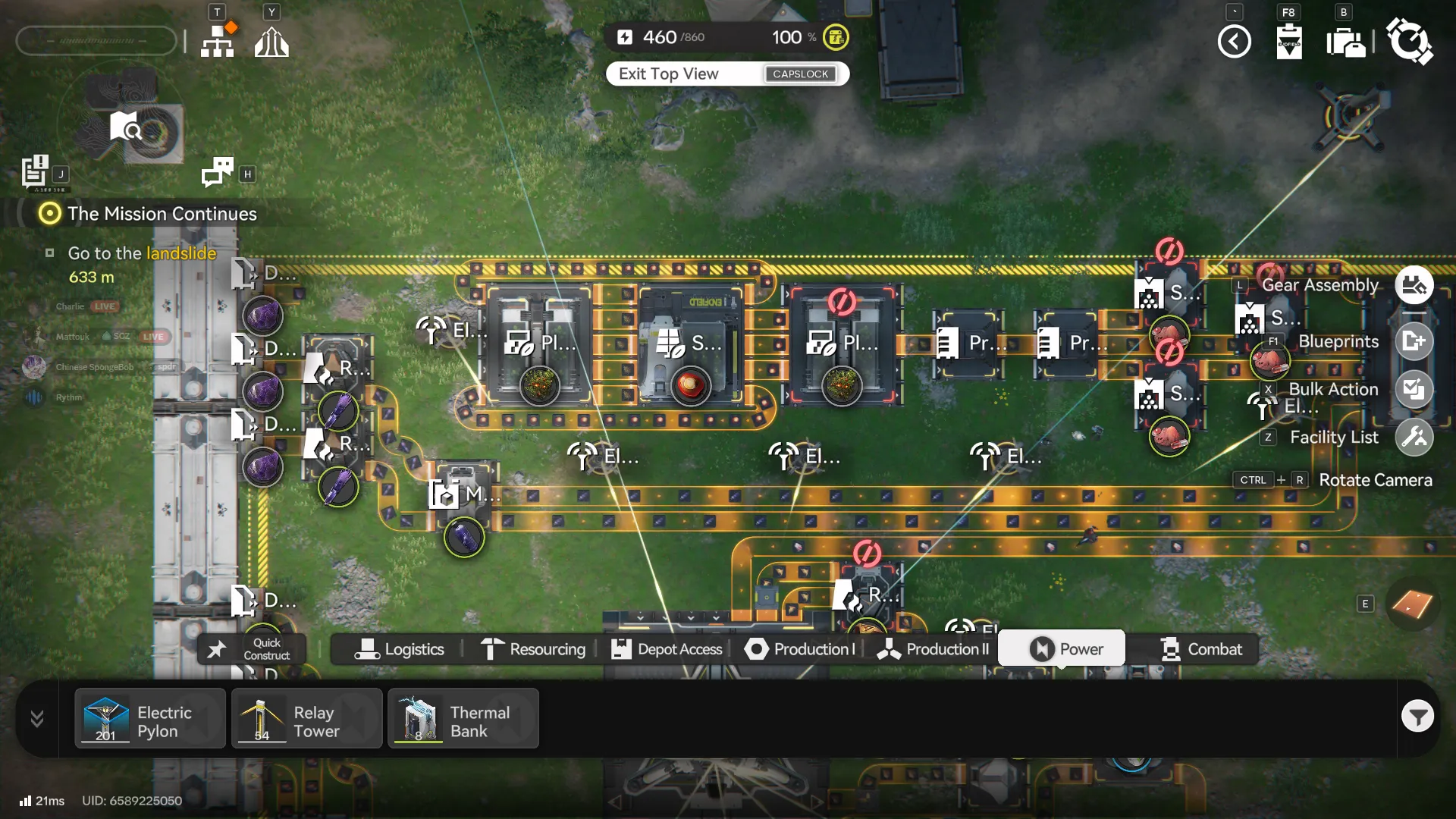Show the Production I category

(800, 649)
